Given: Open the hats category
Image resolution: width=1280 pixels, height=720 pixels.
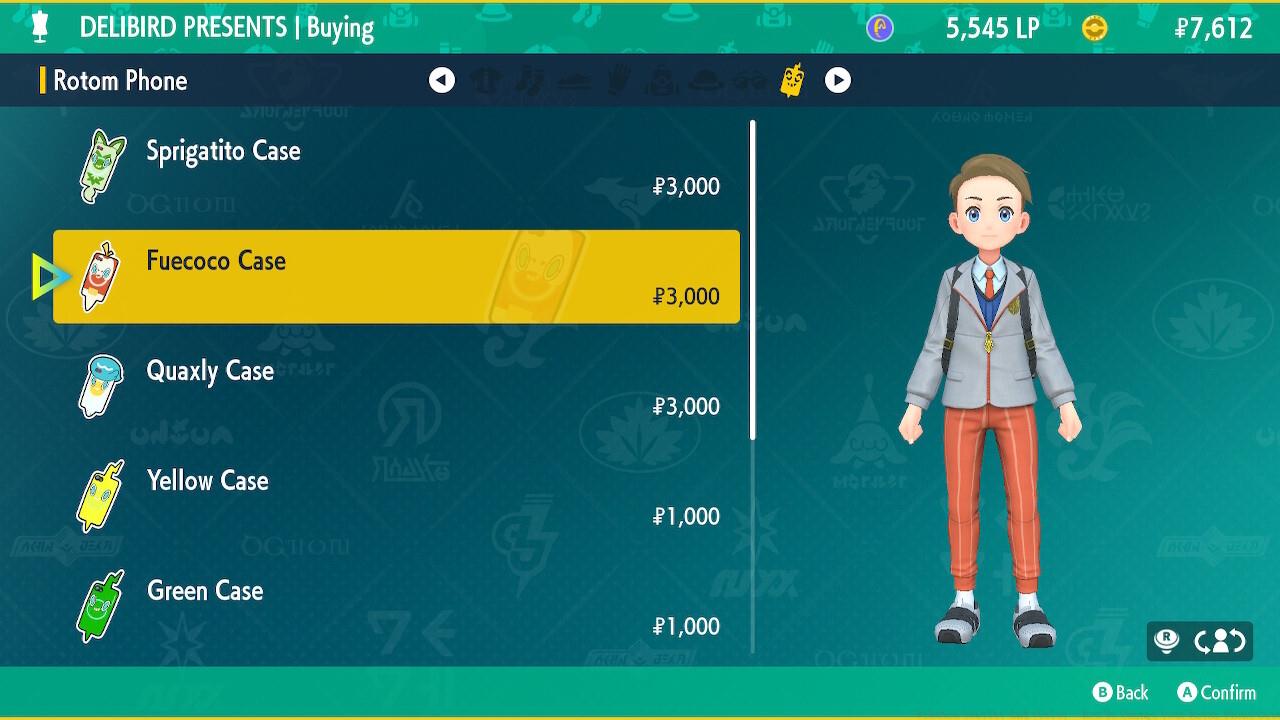Looking at the screenshot, I should click(706, 81).
